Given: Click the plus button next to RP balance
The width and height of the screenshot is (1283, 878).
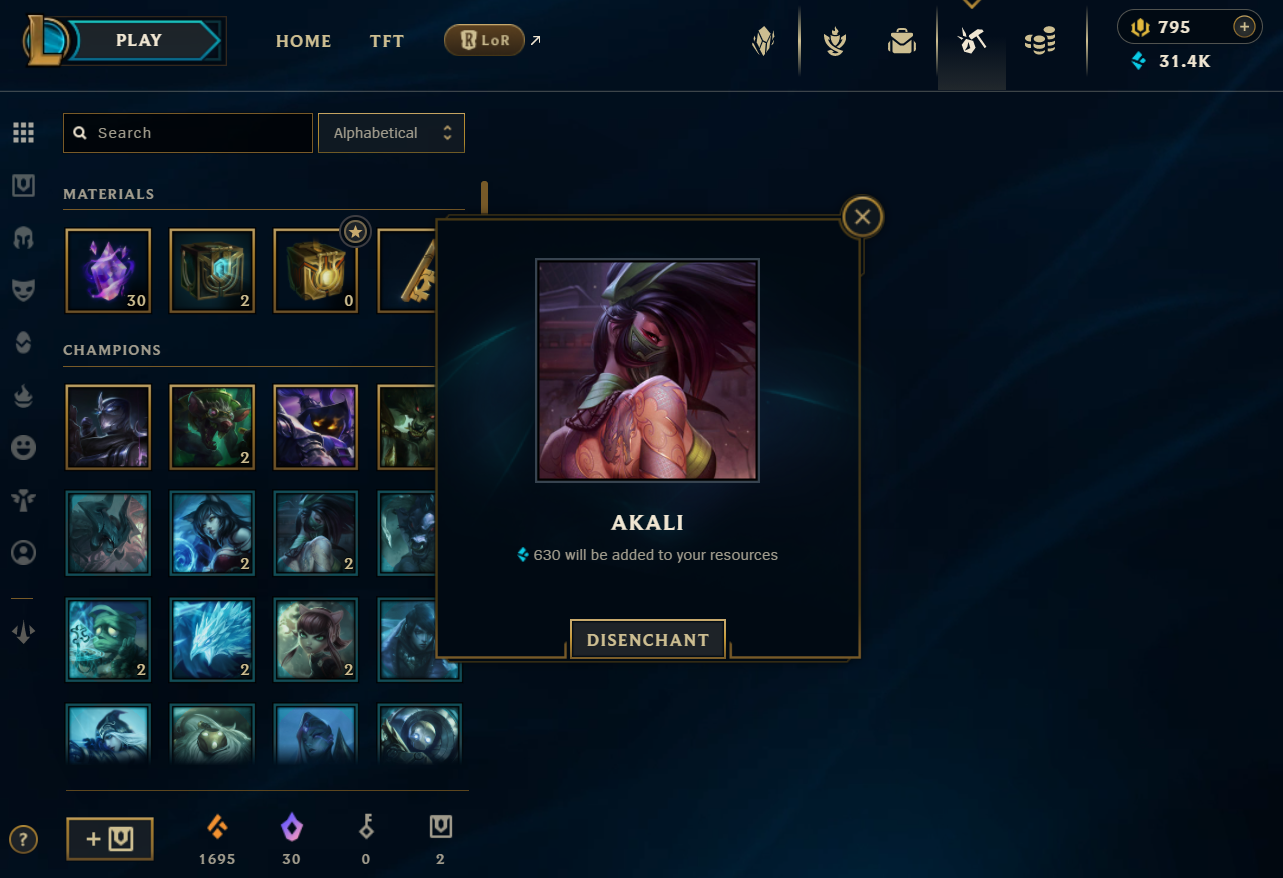Looking at the screenshot, I should pos(1243,27).
